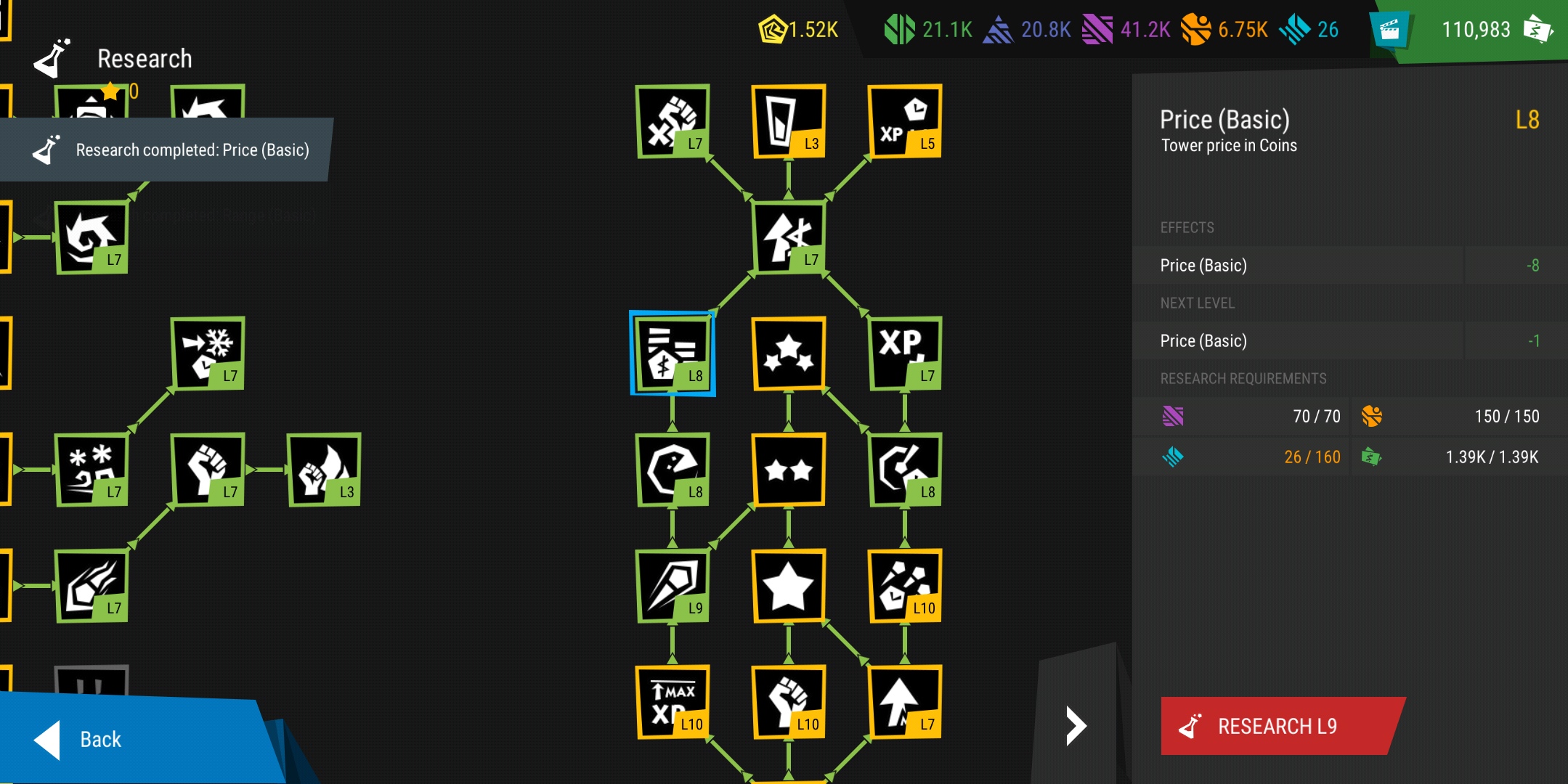Choose the pointed projectile L9 research node
The image size is (1568, 784).
tap(673, 586)
